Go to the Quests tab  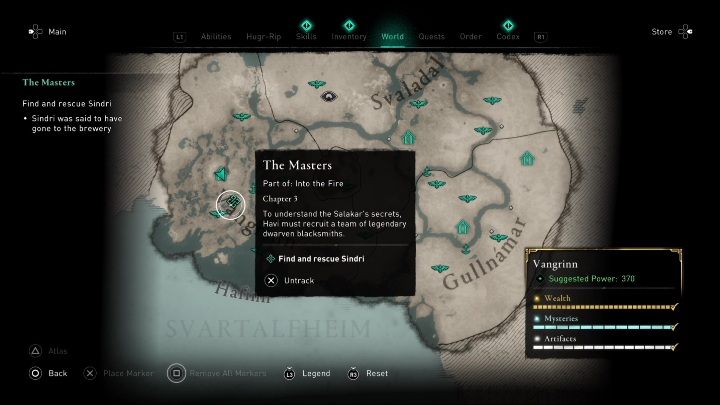(x=432, y=36)
